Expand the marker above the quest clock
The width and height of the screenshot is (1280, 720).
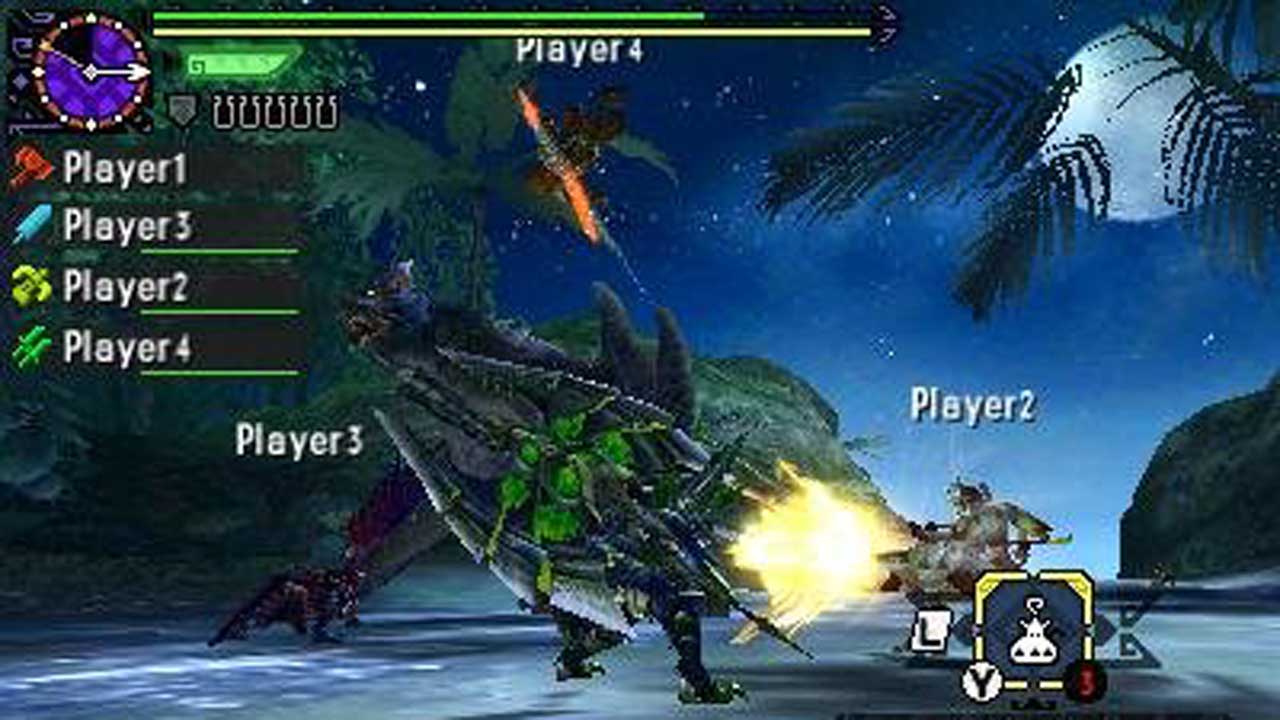coord(90,16)
